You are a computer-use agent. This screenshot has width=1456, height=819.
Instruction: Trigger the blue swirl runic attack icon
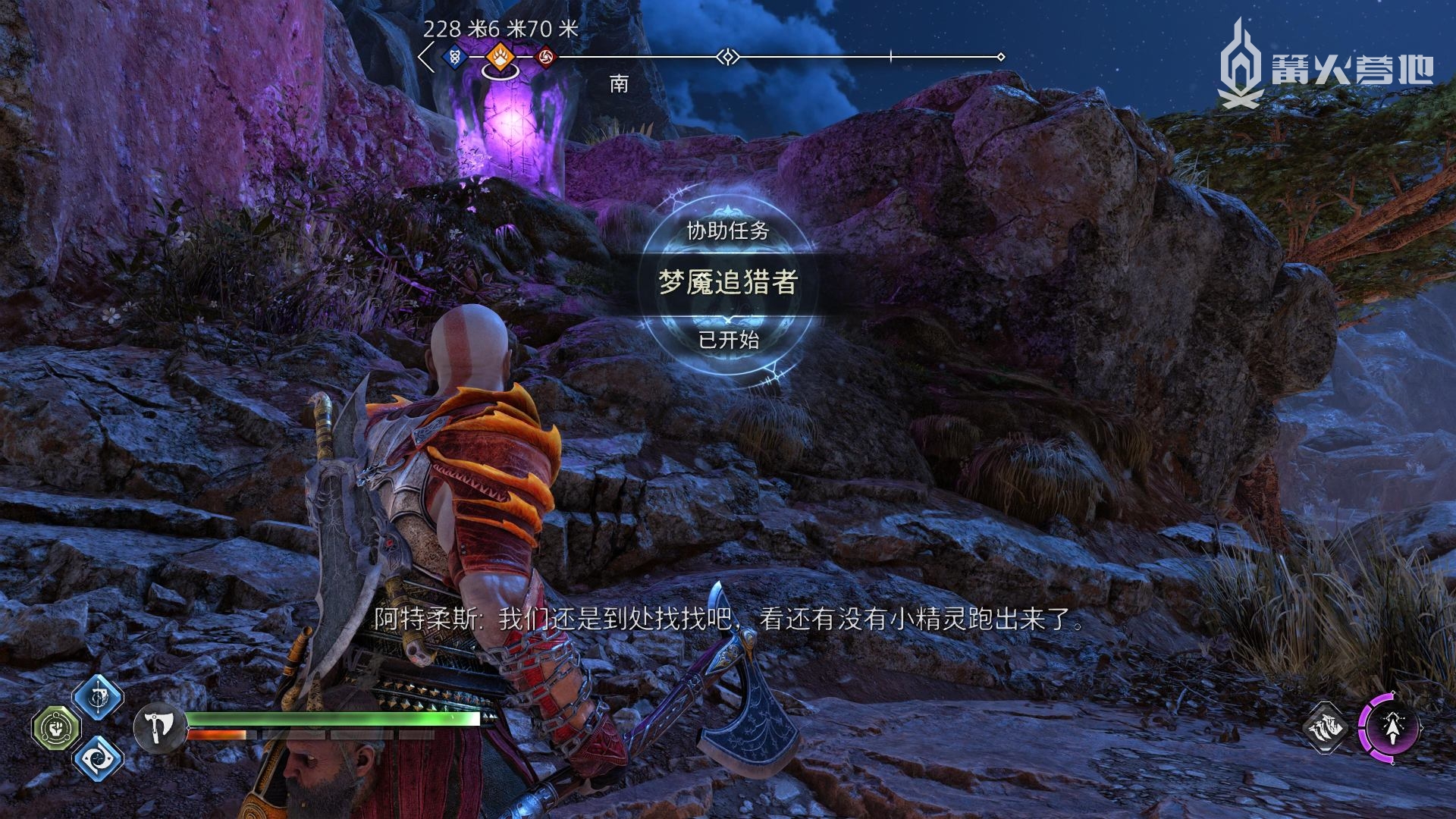[98, 757]
